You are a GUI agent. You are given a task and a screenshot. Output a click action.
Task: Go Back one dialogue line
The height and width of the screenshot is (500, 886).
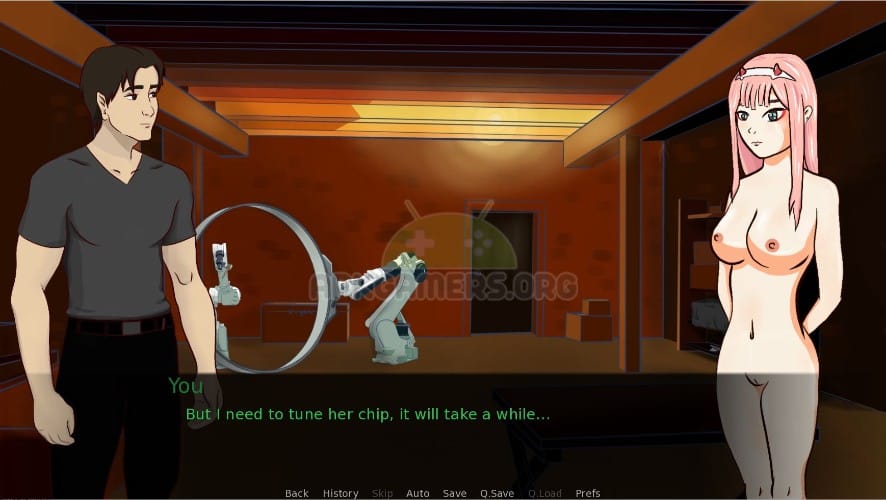(296, 493)
